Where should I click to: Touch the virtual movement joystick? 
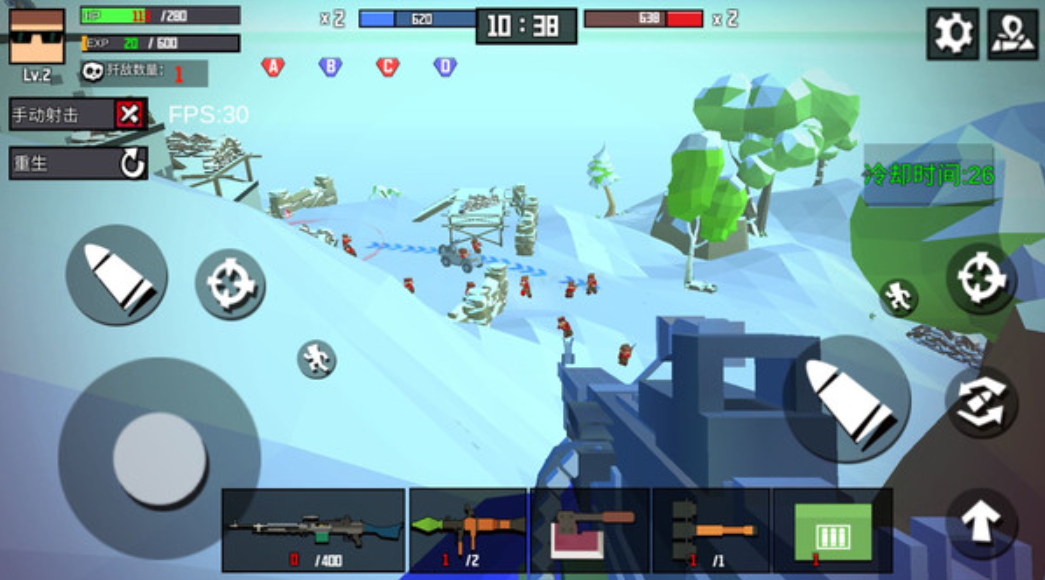[x=159, y=459]
